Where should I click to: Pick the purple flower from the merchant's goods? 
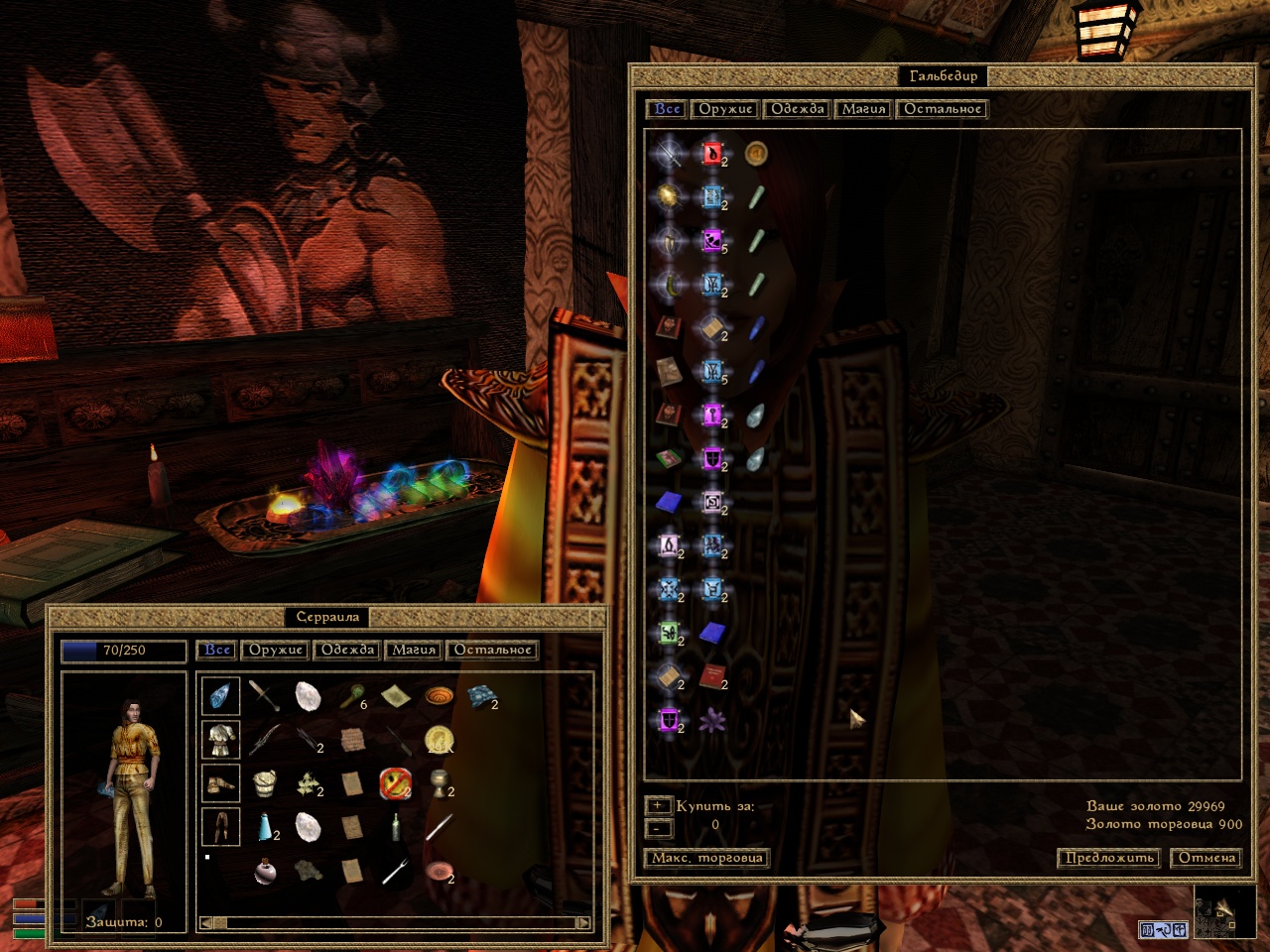[711, 721]
